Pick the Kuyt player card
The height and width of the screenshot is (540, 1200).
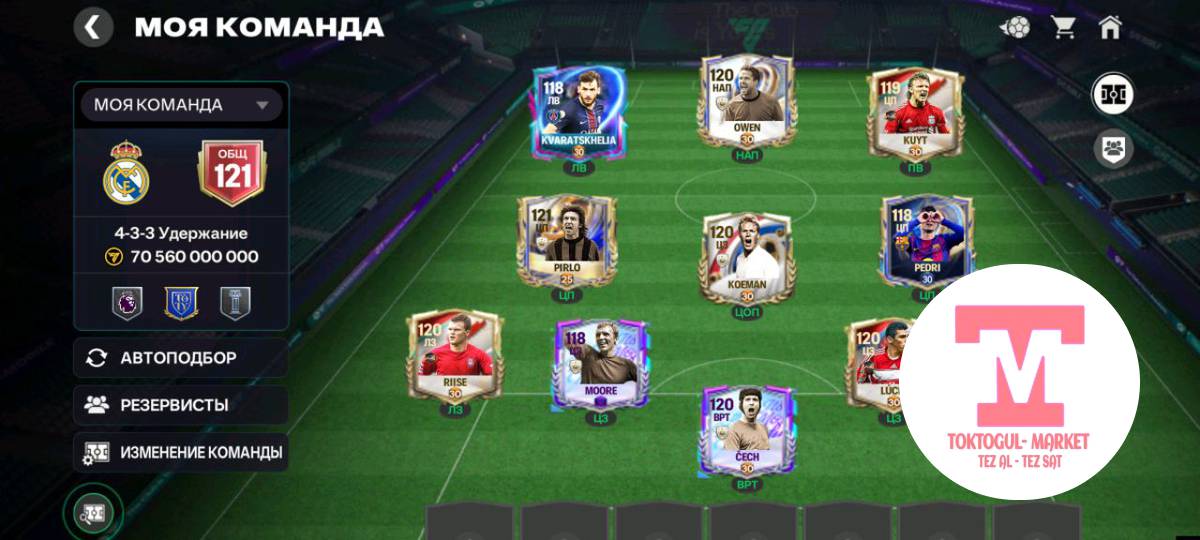[x=914, y=111]
